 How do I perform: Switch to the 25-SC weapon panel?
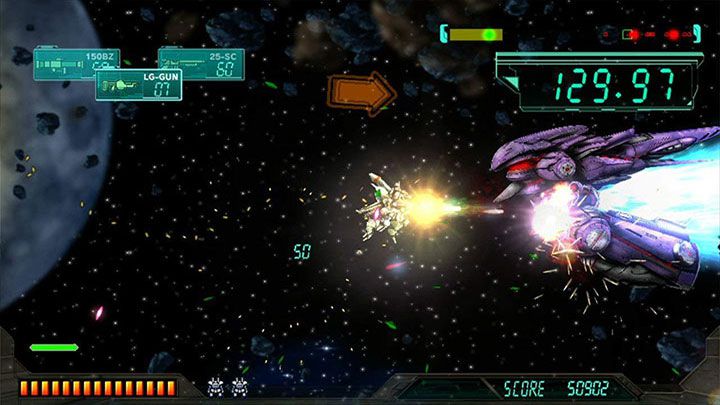point(205,61)
